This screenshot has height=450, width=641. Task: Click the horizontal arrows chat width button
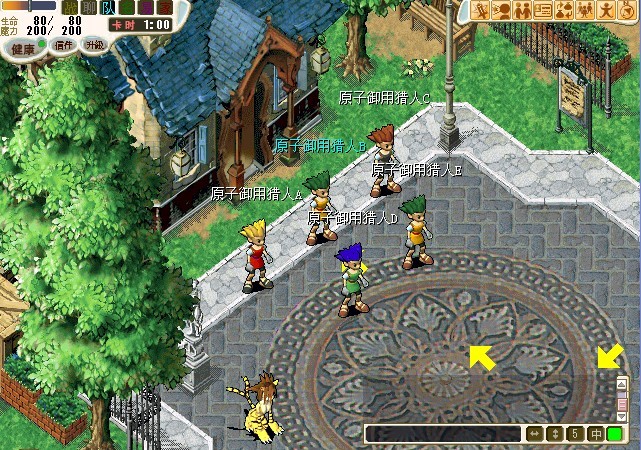click(535, 434)
